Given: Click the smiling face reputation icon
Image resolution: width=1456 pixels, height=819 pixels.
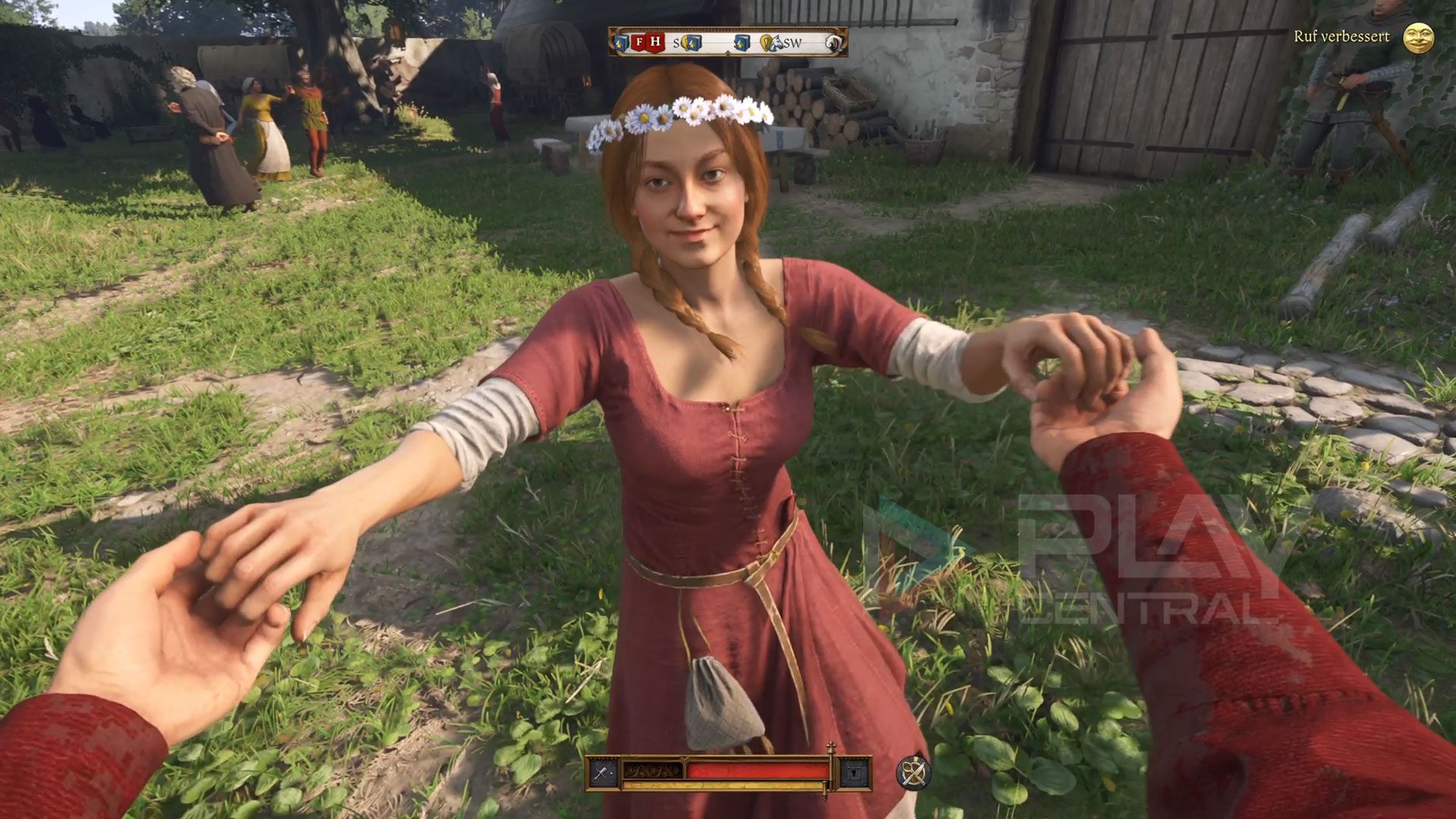Looking at the screenshot, I should click(1418, 38).
